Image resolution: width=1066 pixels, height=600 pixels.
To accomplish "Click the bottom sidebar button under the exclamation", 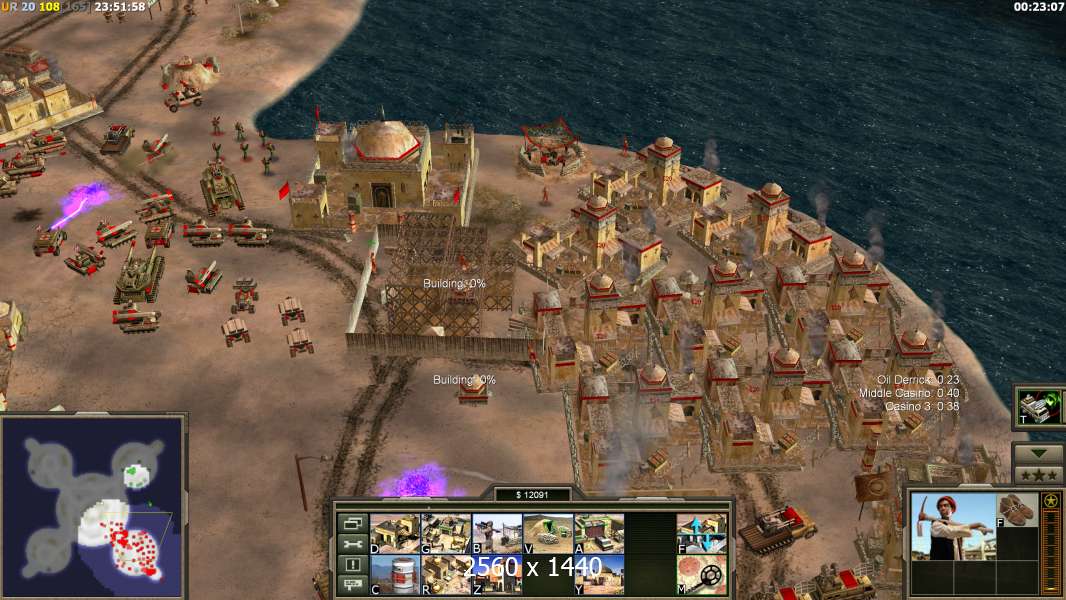I will [352, 586].
